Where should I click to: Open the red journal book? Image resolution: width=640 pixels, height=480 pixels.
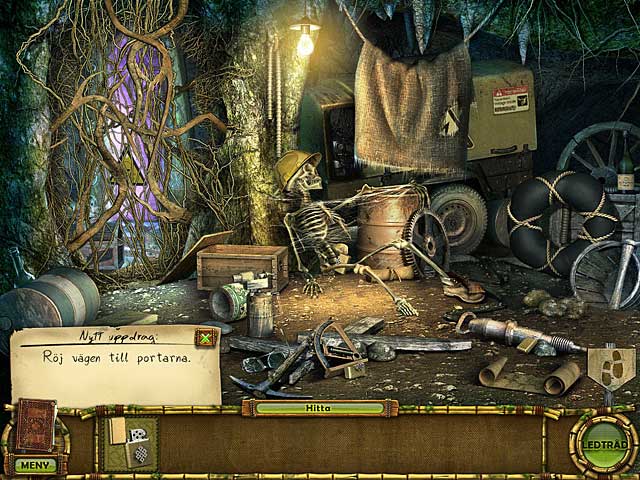coord(35,426)
